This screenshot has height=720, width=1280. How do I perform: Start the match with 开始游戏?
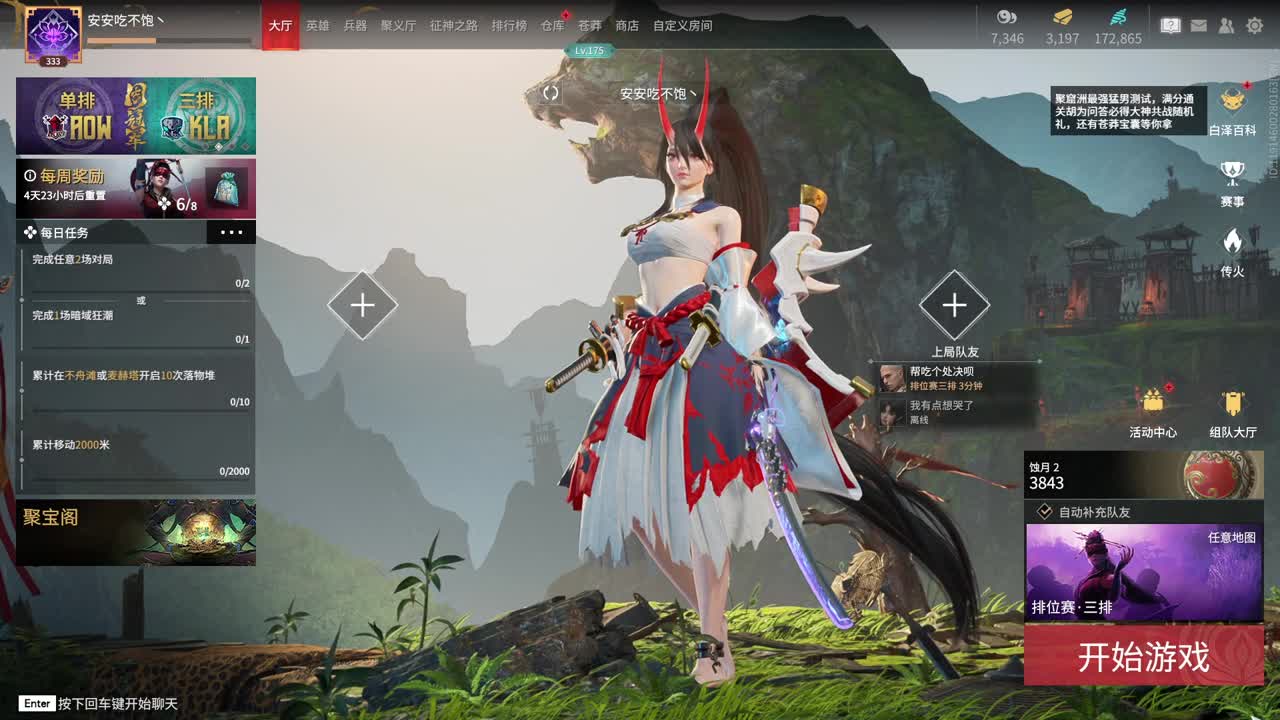click(1143, 656)
